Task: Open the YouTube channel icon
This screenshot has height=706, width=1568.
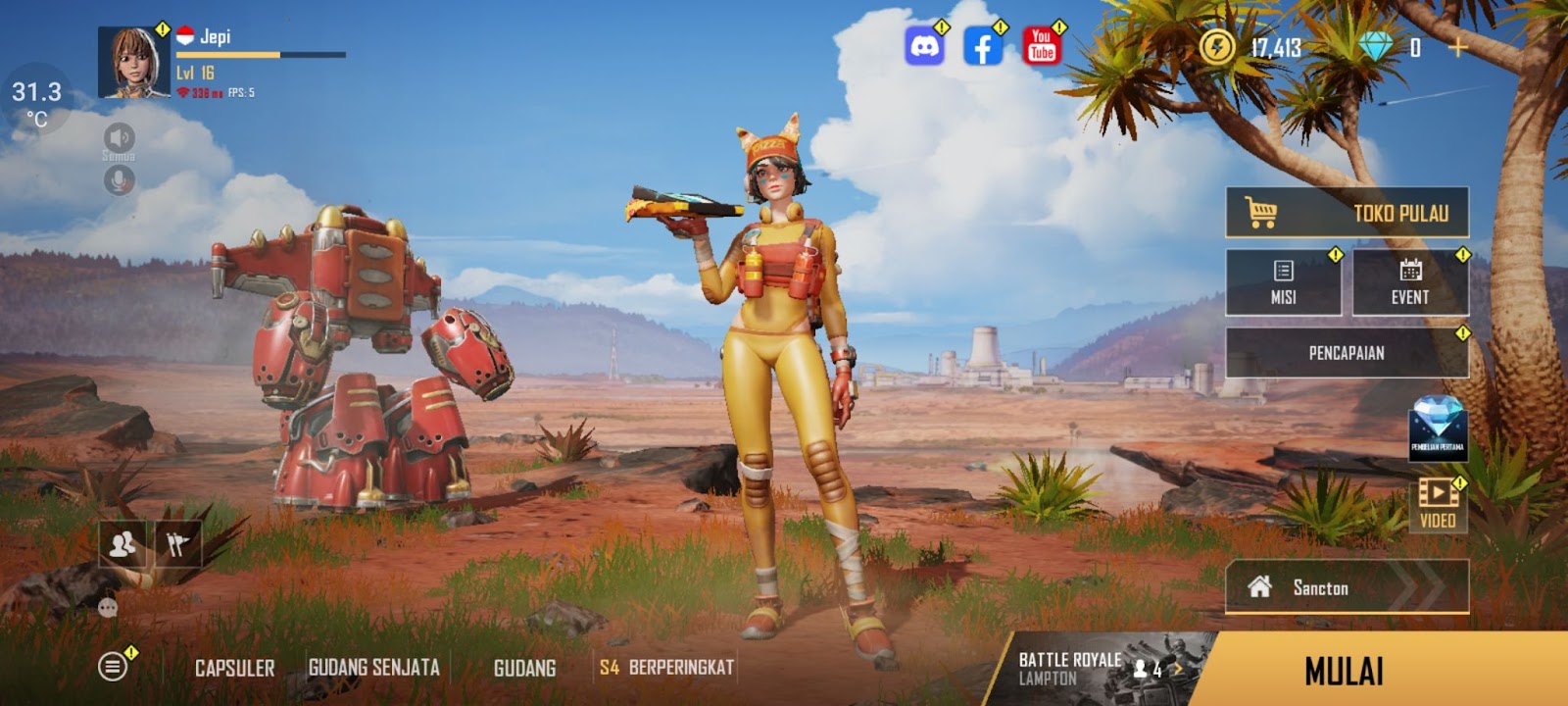Action: point(1042,46)
